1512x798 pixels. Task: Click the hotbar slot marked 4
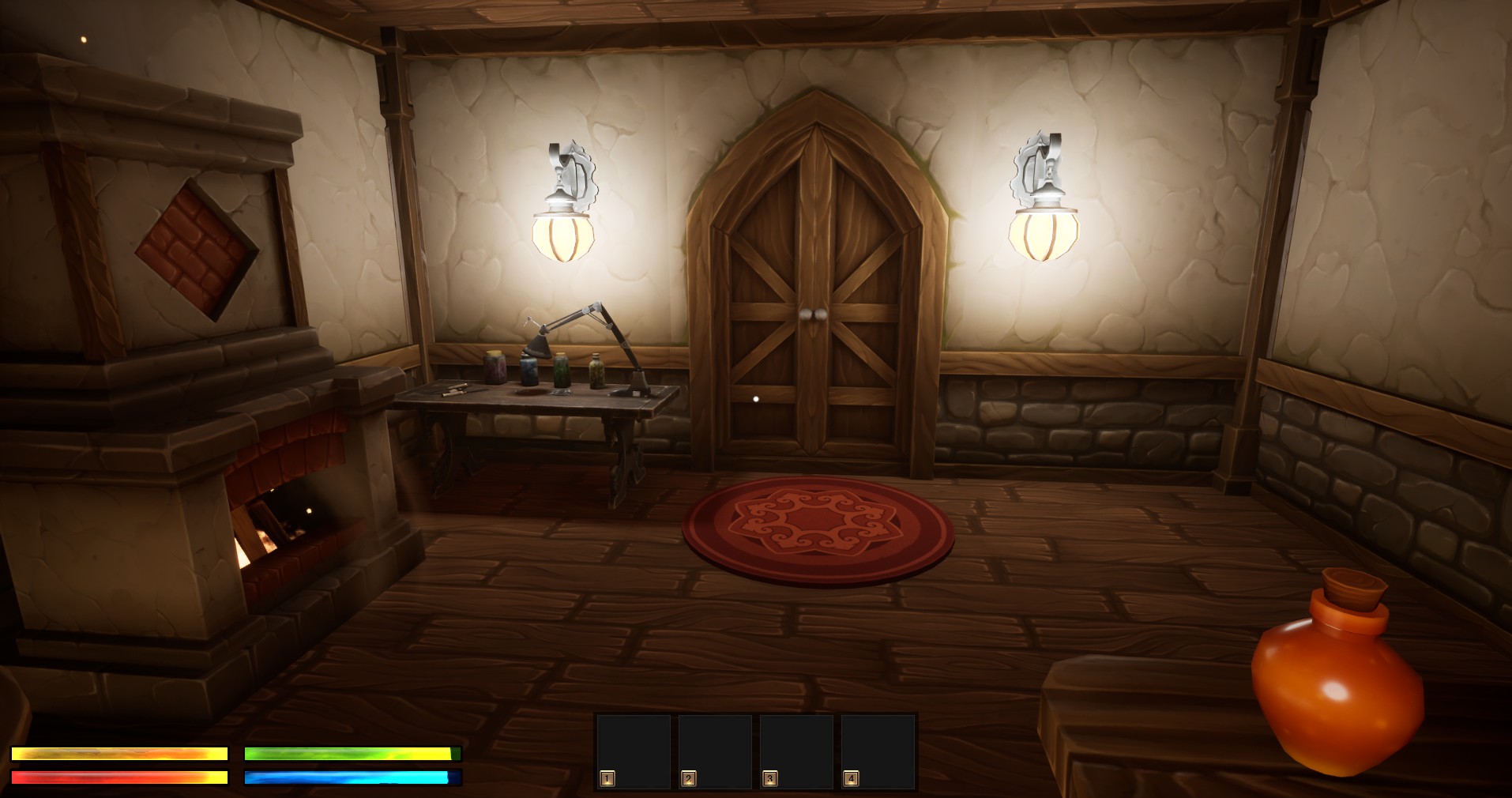pyautogui.click(x=878, y=751)
